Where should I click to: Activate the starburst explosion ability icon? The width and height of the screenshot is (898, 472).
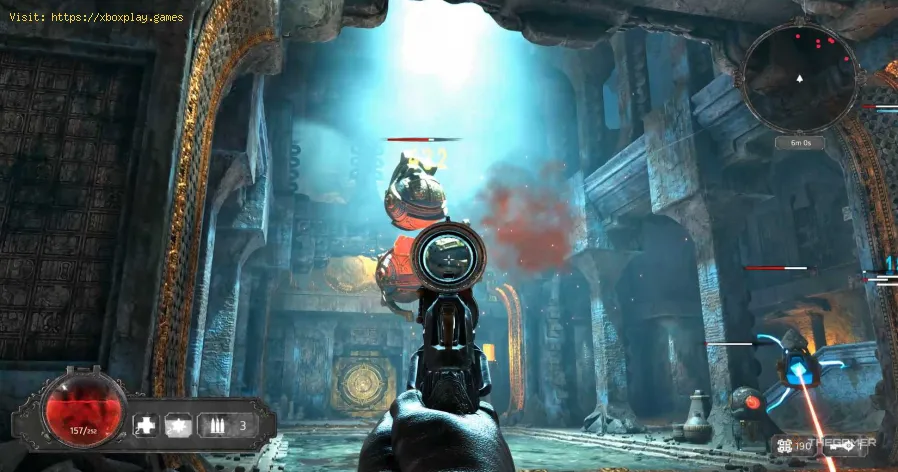[180, 425]
